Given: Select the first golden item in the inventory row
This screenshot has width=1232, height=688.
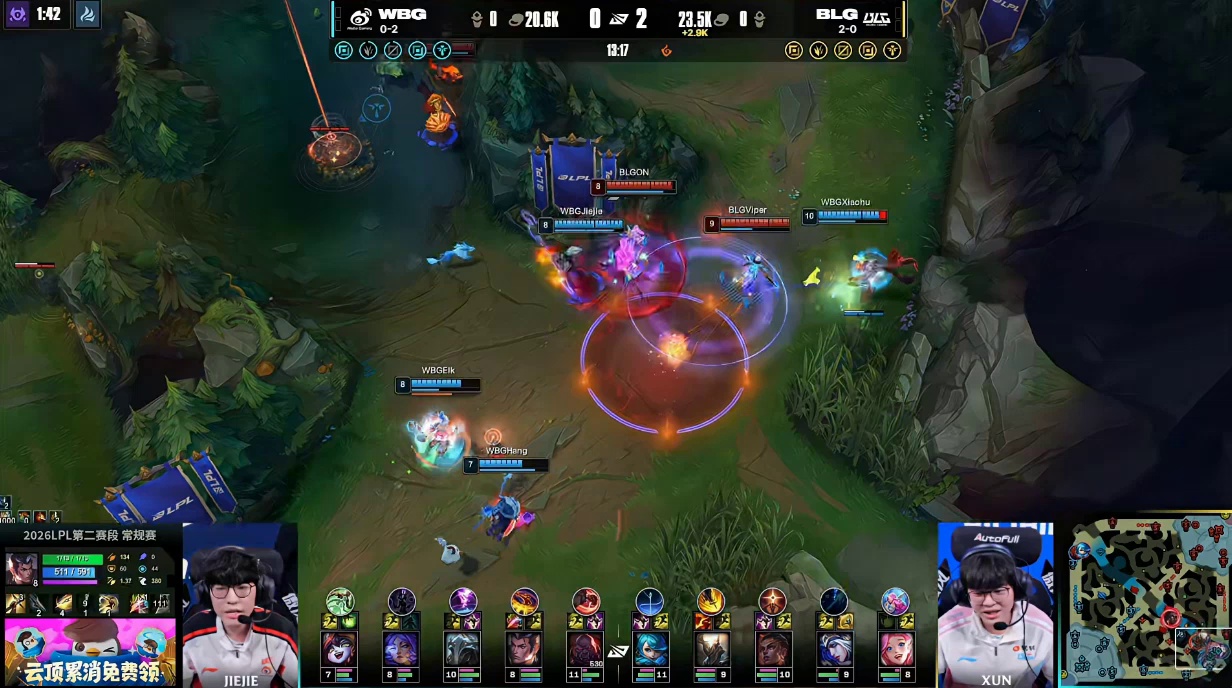Looking at the screenshot, I should (x=16, y=603).
